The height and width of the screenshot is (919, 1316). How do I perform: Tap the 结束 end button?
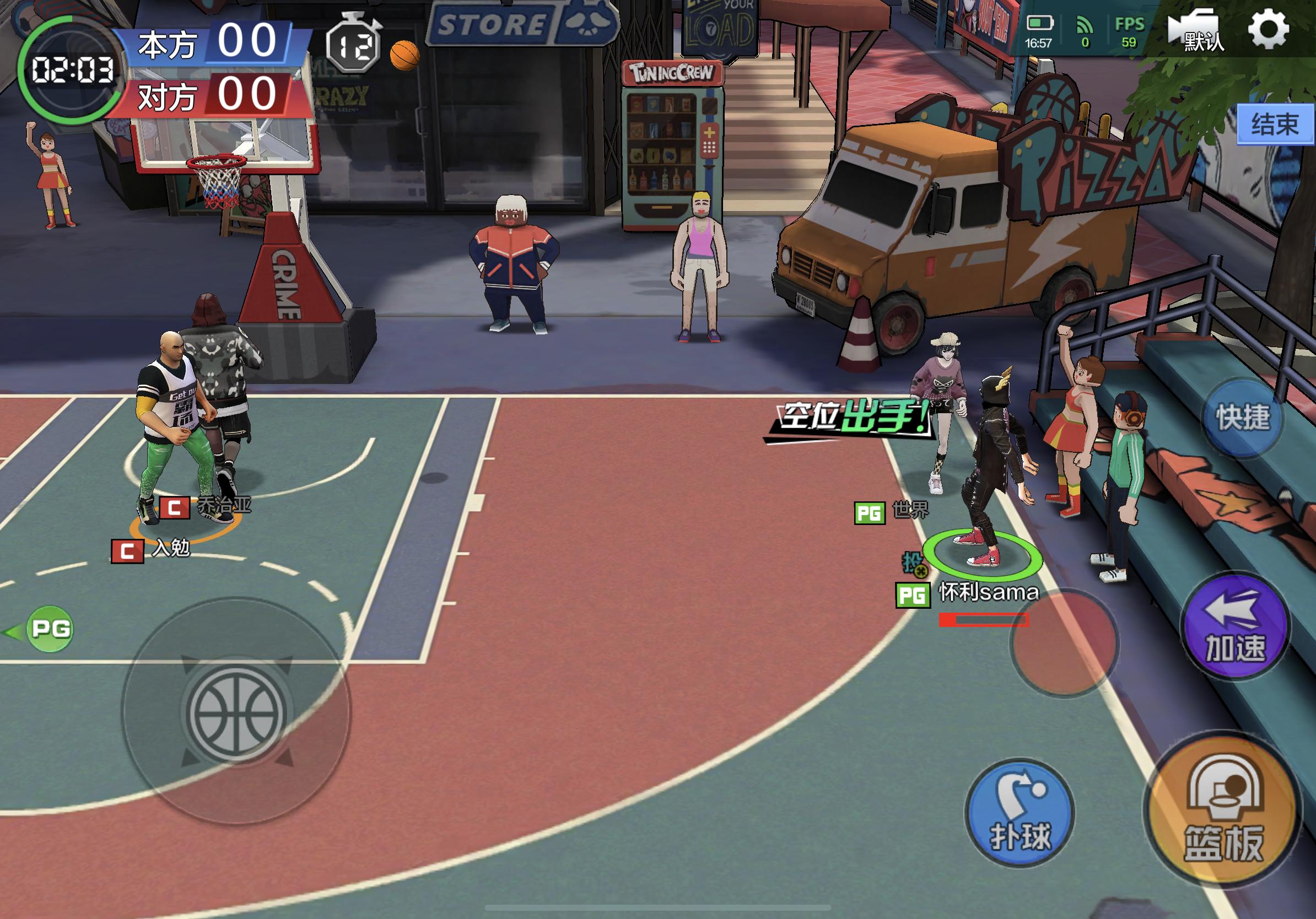pyautogui.click(x=1275, y=125)
